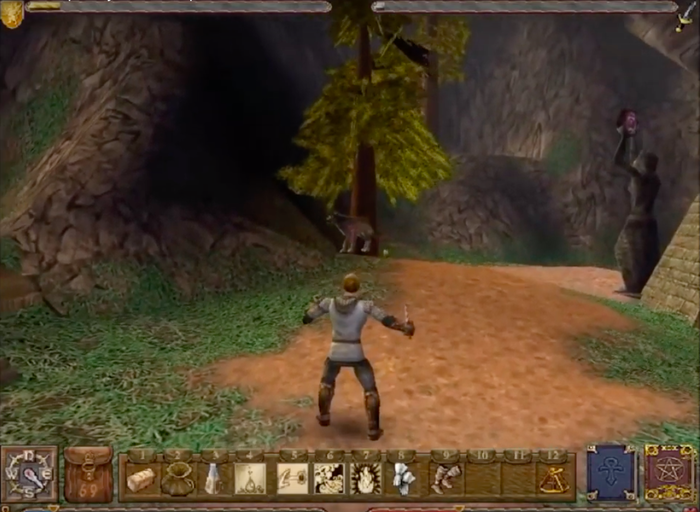Screen dimensions: 700x512
Task: Use the golden sextant in slot 12
Action: [x=554, y=479]
